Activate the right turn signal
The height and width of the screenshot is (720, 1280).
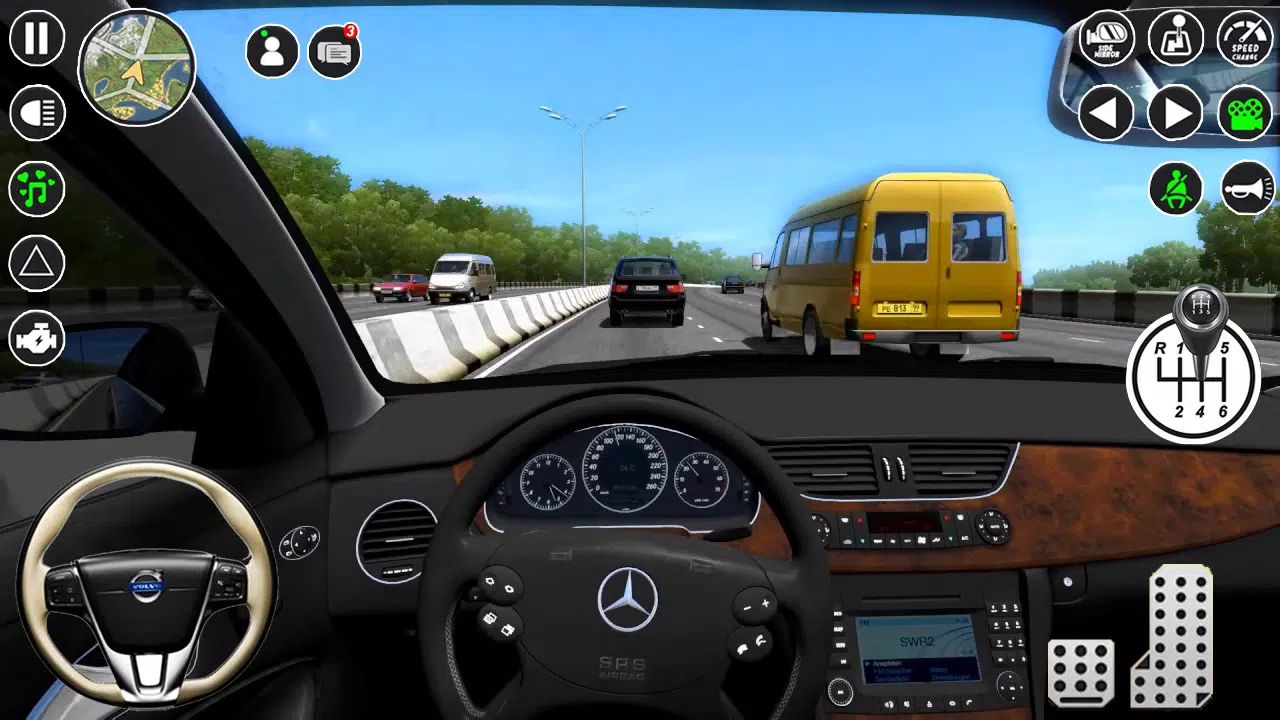1175,112
